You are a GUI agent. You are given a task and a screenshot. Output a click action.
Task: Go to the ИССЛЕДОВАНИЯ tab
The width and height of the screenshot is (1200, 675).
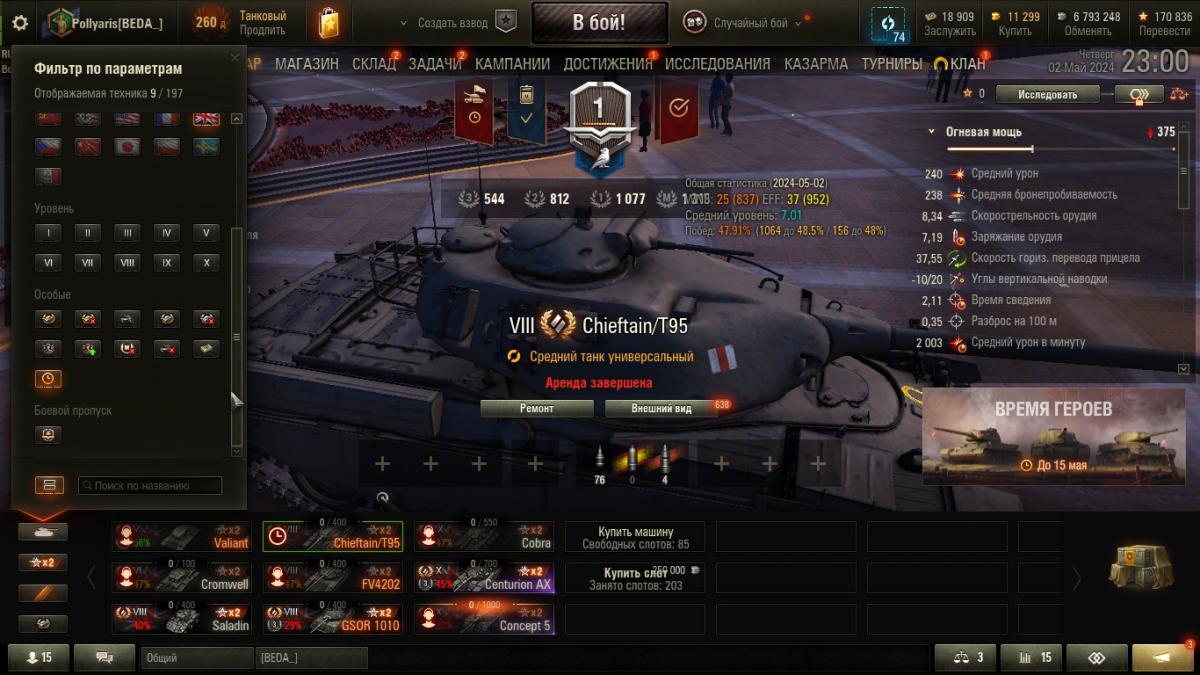pyautogui.click(x=717, y=64)
